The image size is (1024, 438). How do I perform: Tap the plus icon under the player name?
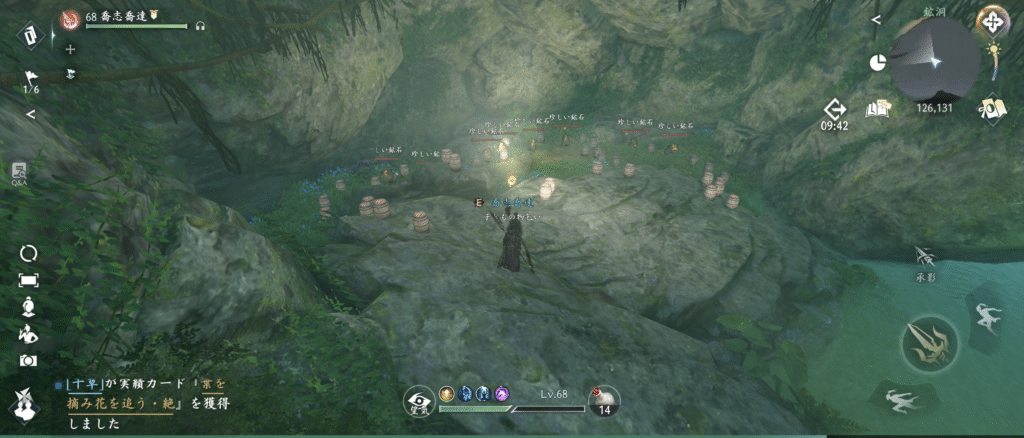(70, 49)
